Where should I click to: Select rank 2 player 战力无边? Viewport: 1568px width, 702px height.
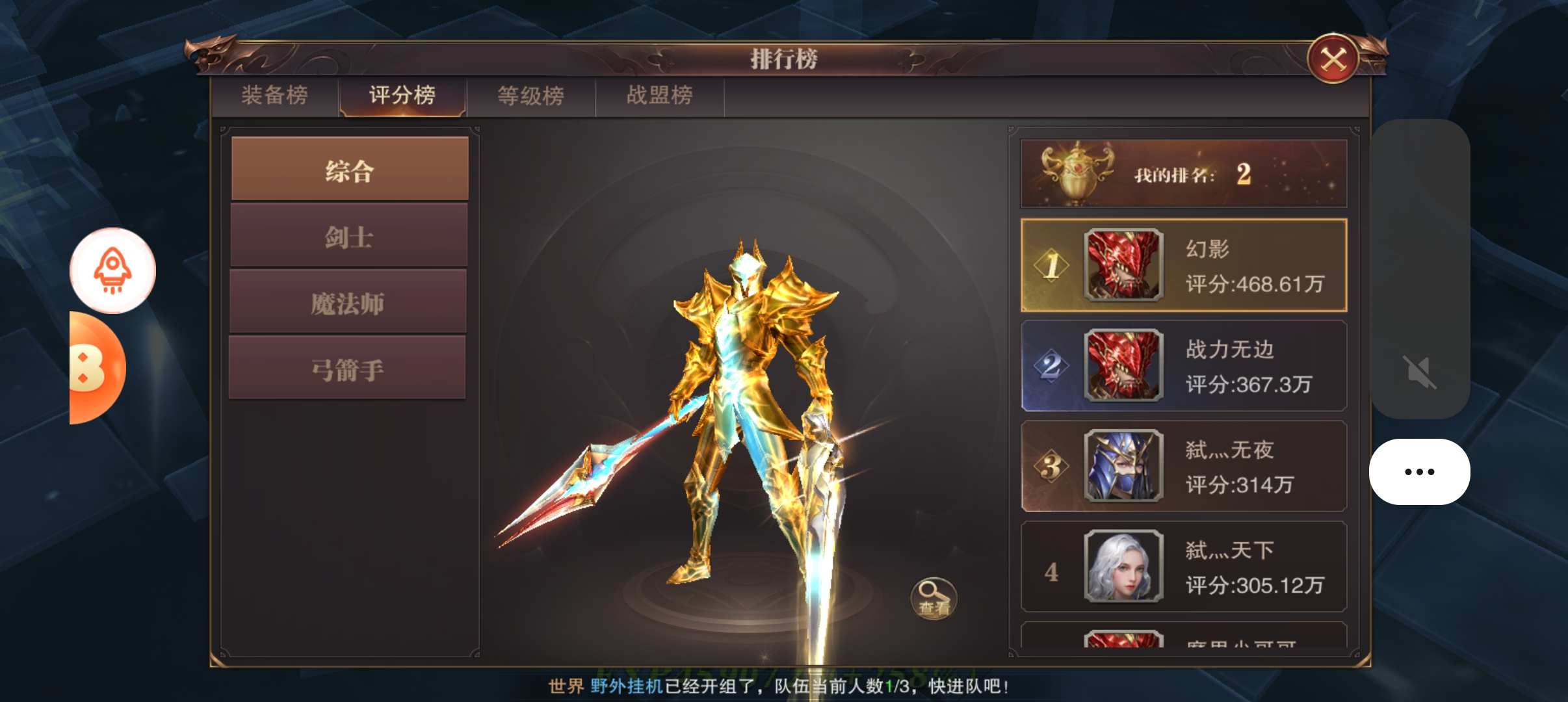point(1183,365)
